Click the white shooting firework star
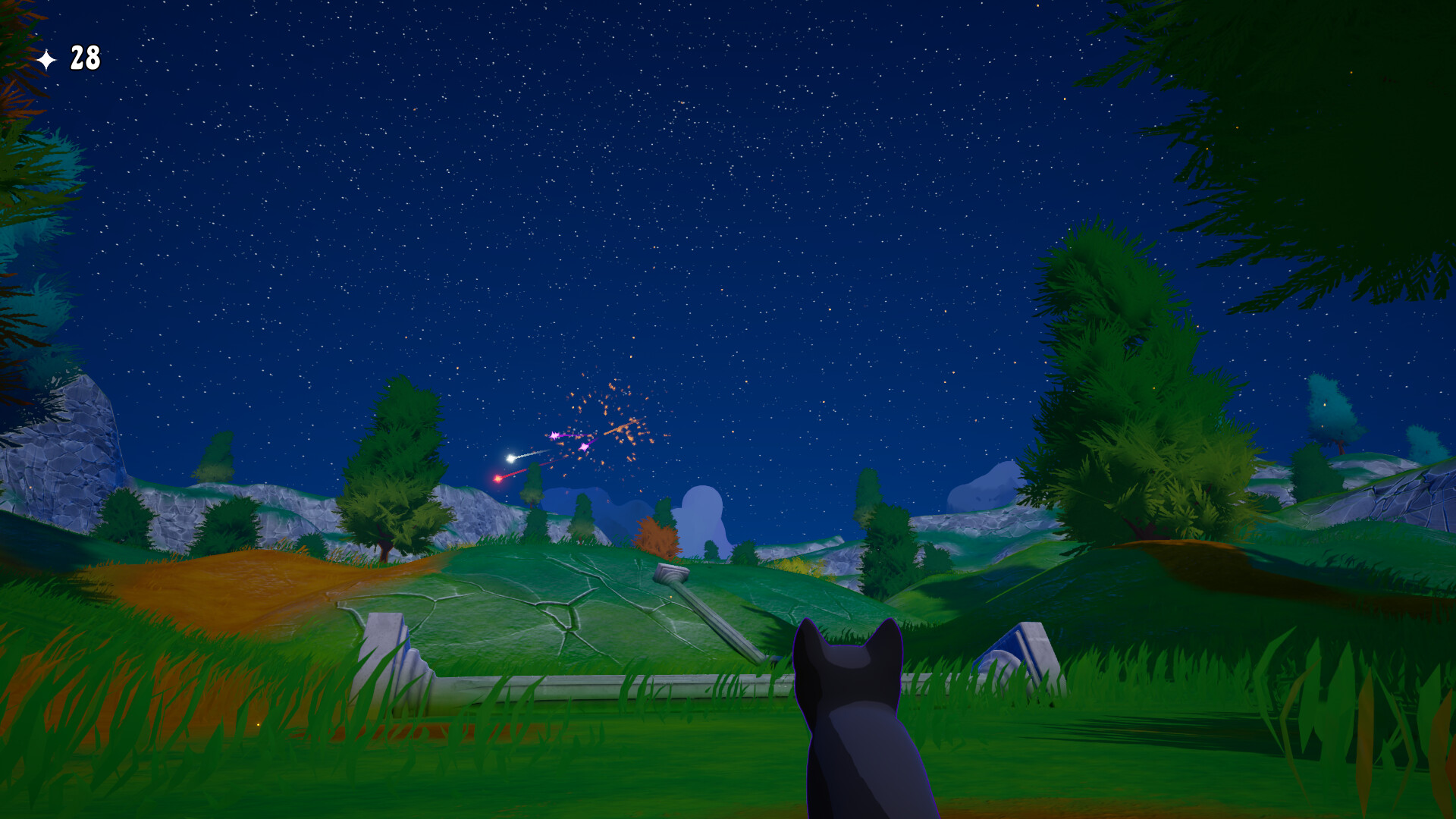 coord(510,458)
